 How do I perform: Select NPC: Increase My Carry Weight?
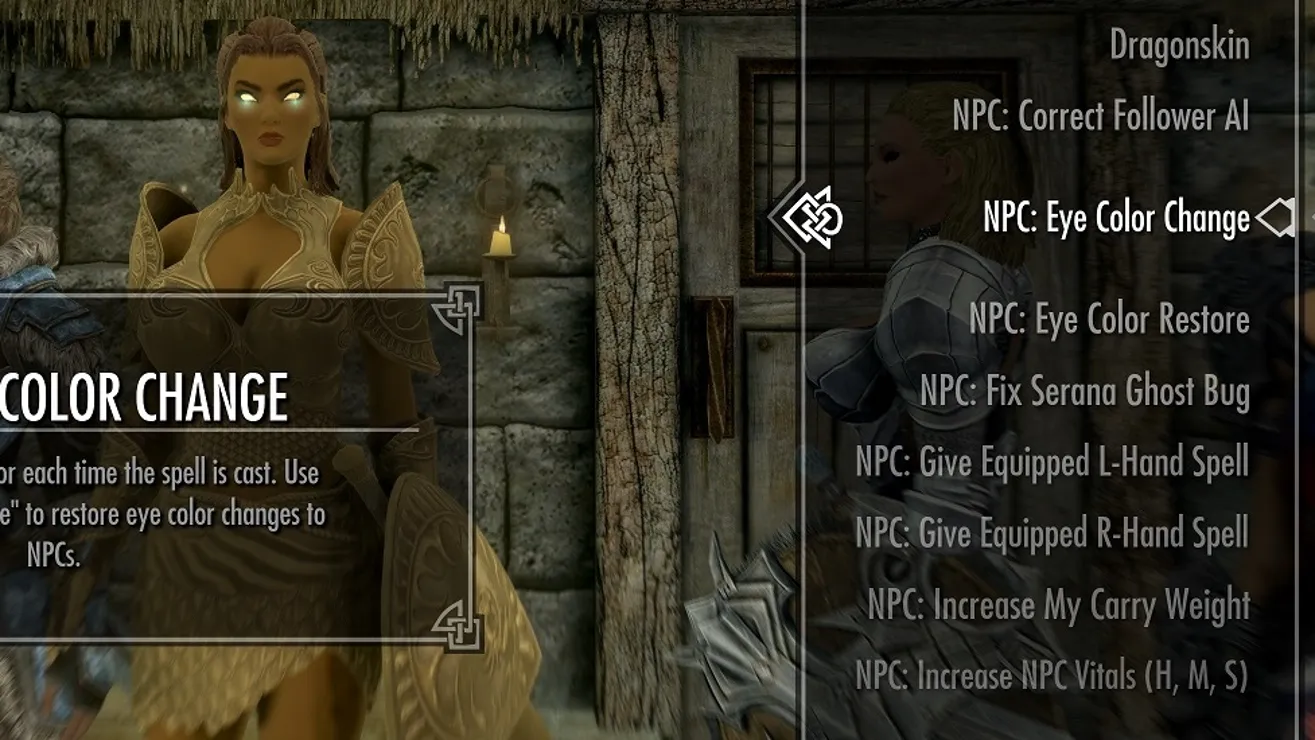point(1058,605)
